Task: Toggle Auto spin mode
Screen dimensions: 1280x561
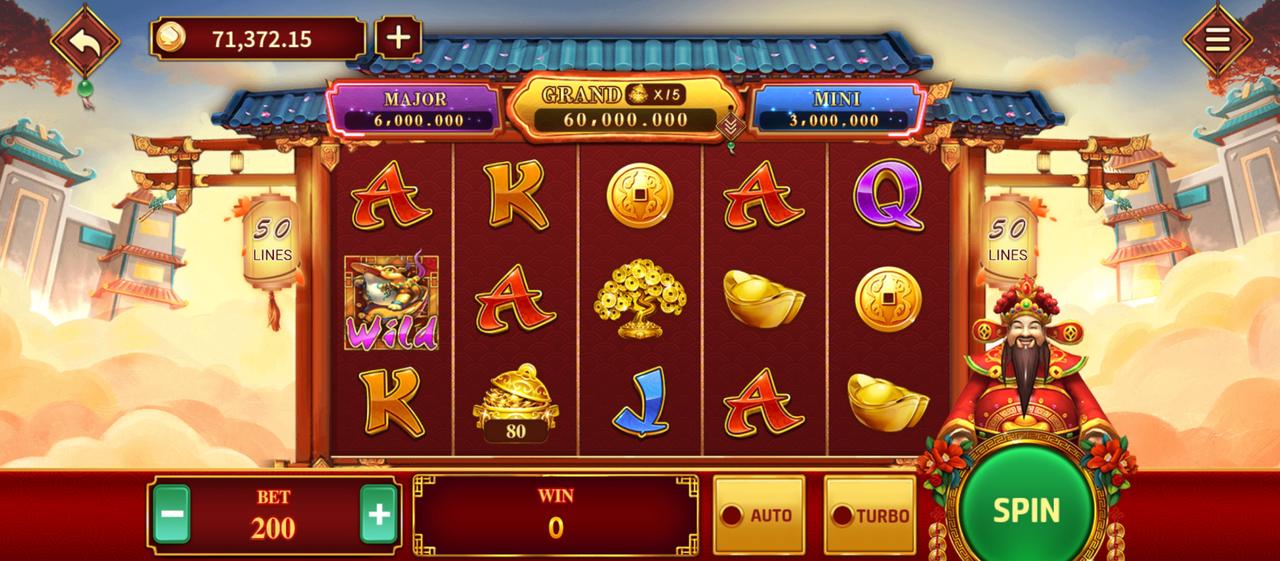Action: (x=758, y=515)
